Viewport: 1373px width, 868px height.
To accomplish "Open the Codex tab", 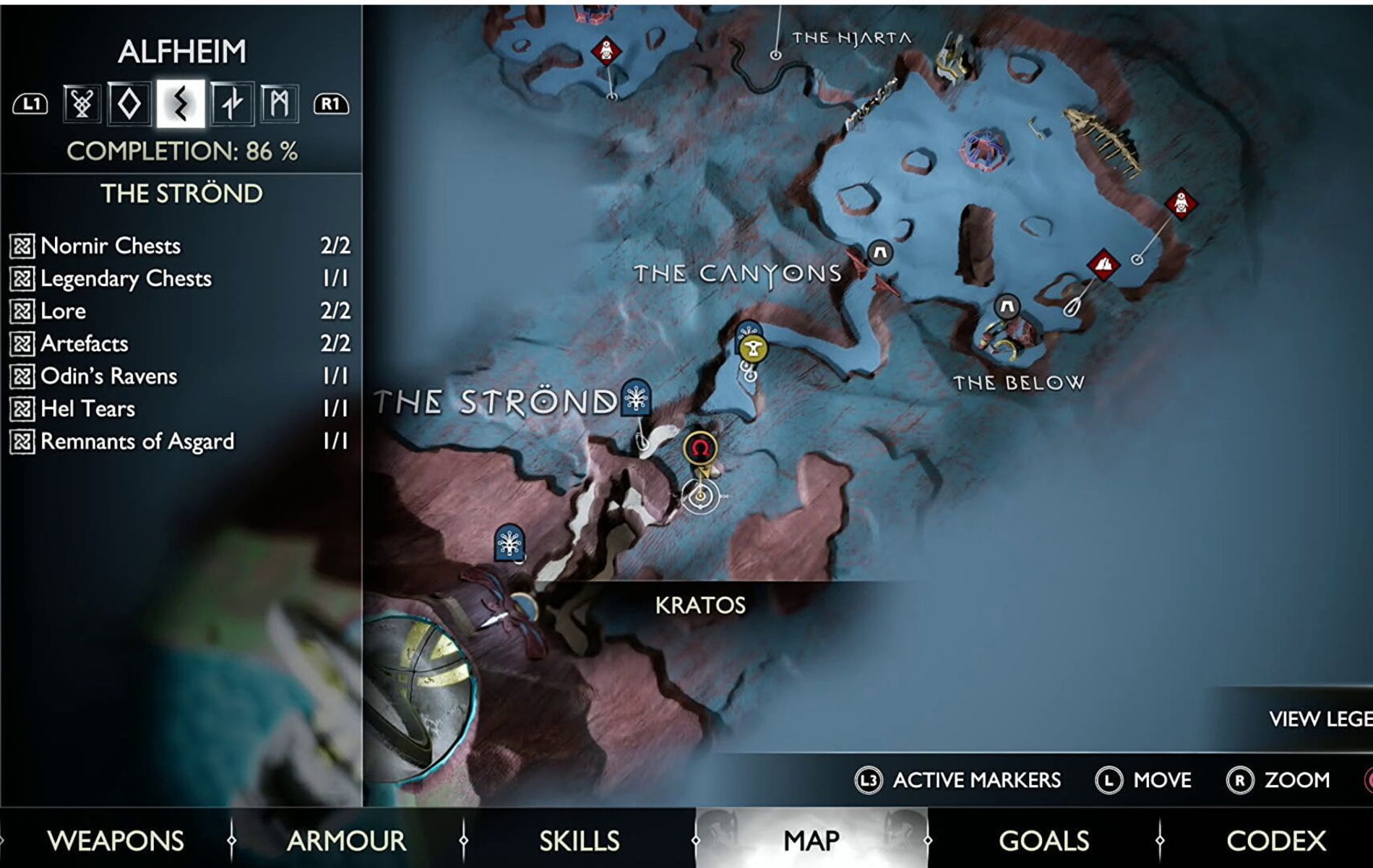I will pos(1275,841).
